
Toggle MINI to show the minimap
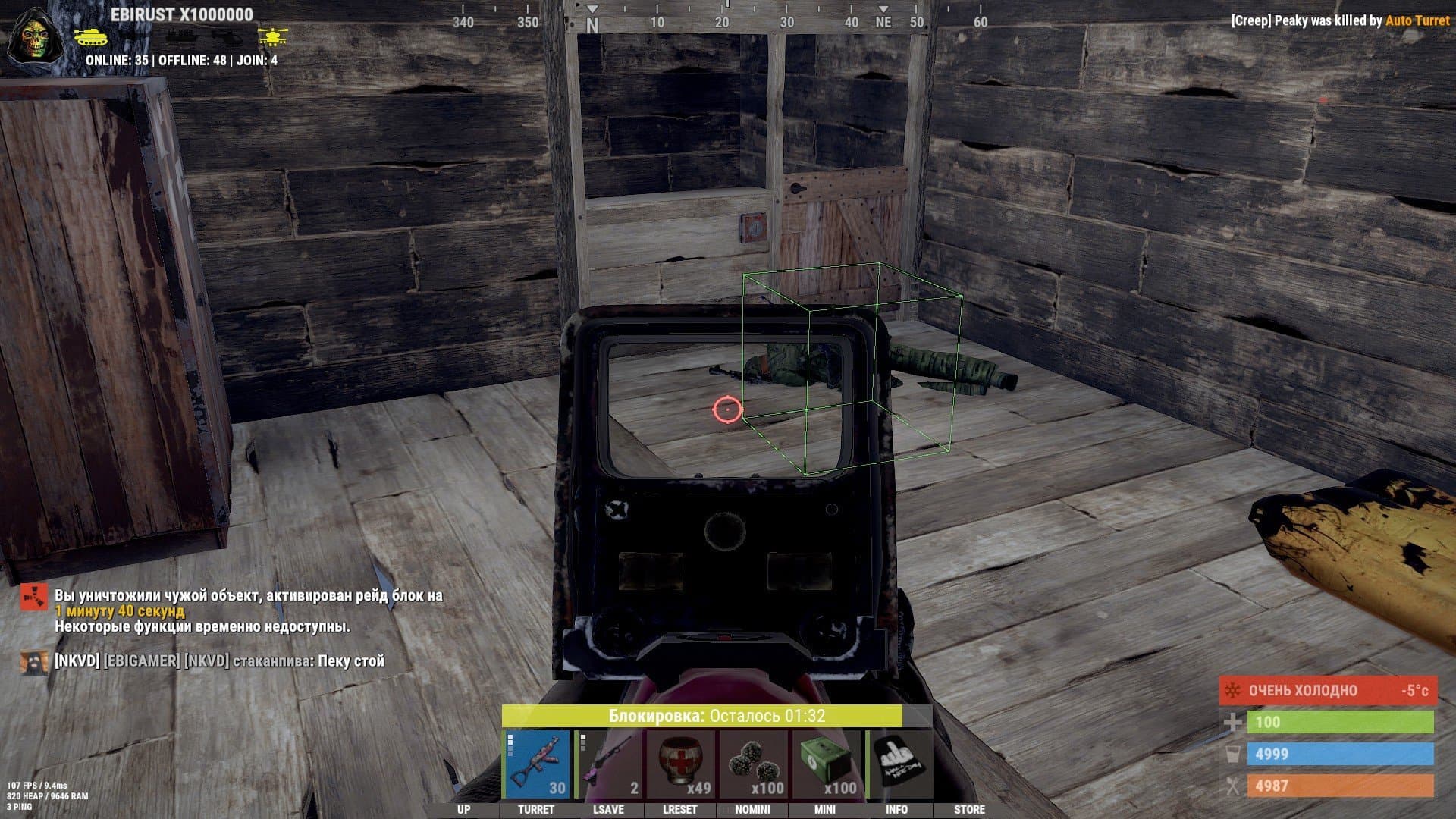click(x=825, y=809)
